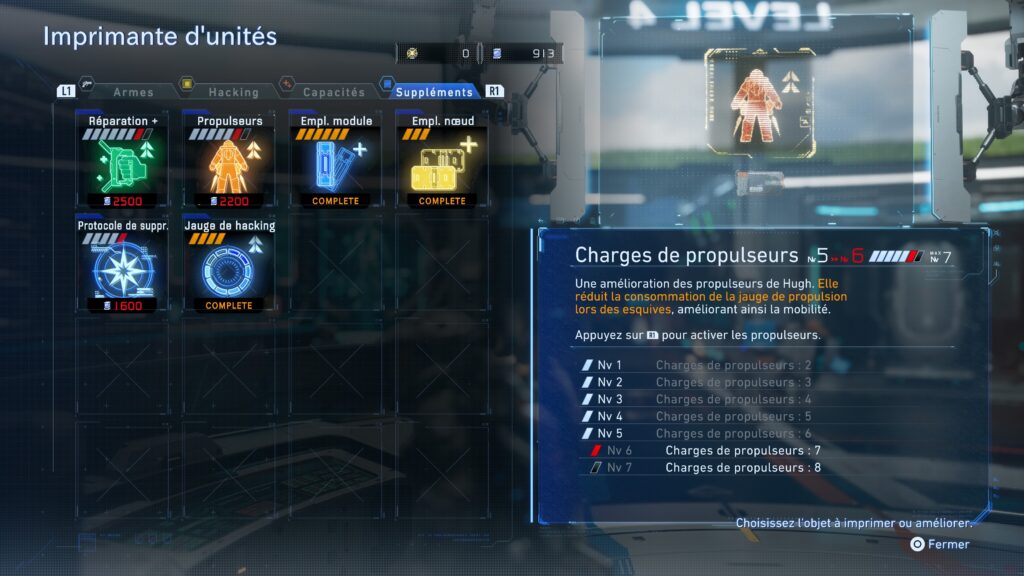Image resolution: width=1024 pixels, height=576 pixels.
Task: Close the menu with Fermer
Action: [940, 544]
